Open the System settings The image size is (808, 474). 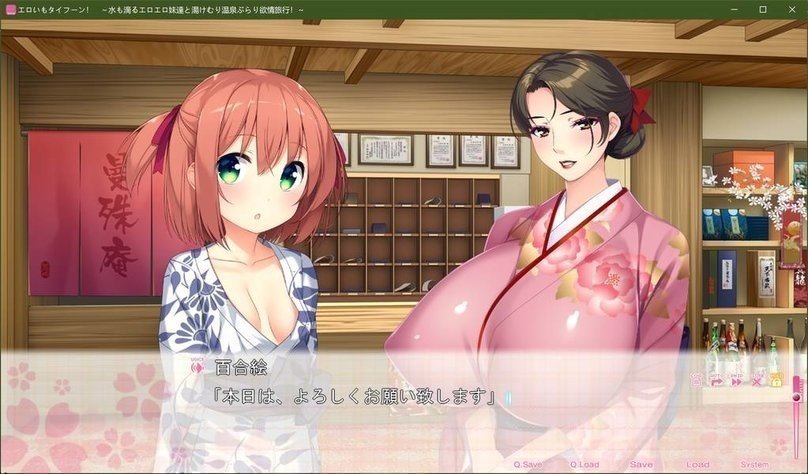click(755, 465)
